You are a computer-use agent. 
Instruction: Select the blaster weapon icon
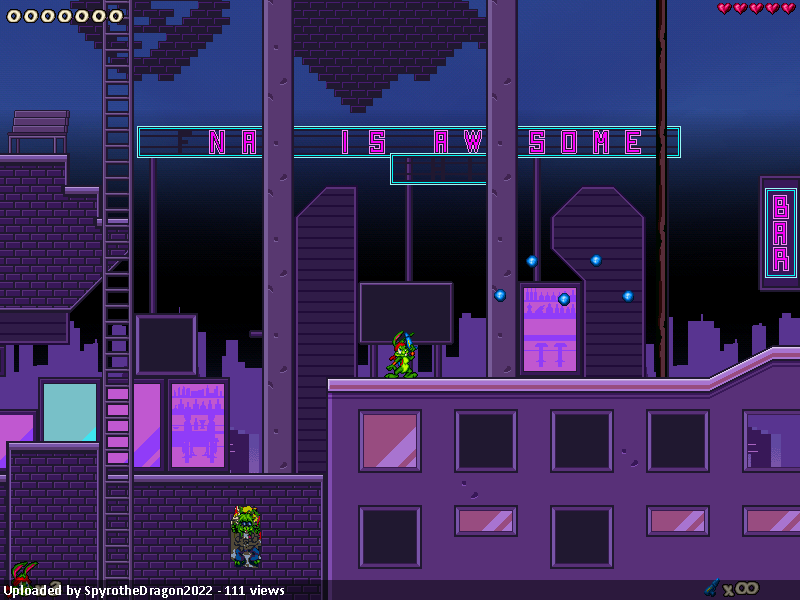[712, 587]
